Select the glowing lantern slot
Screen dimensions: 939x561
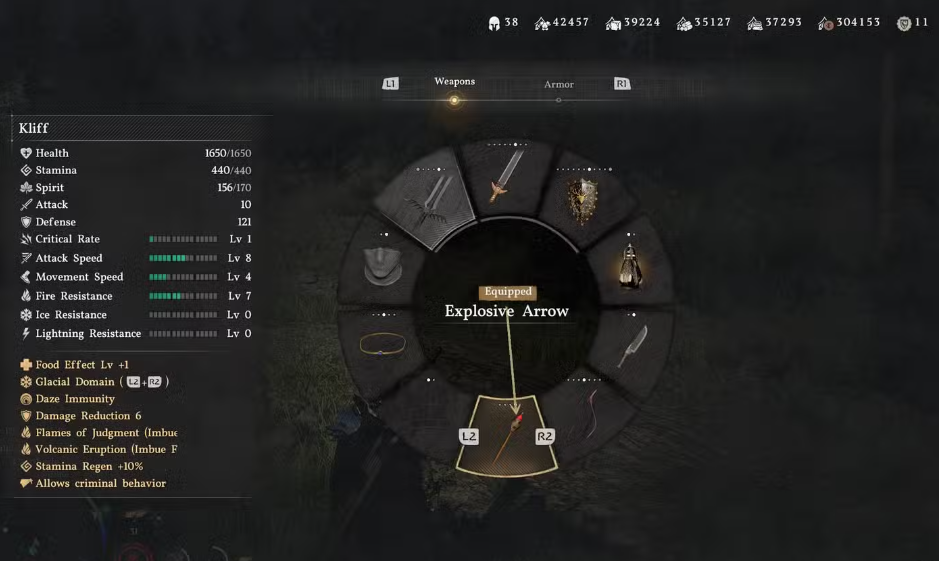630,266
